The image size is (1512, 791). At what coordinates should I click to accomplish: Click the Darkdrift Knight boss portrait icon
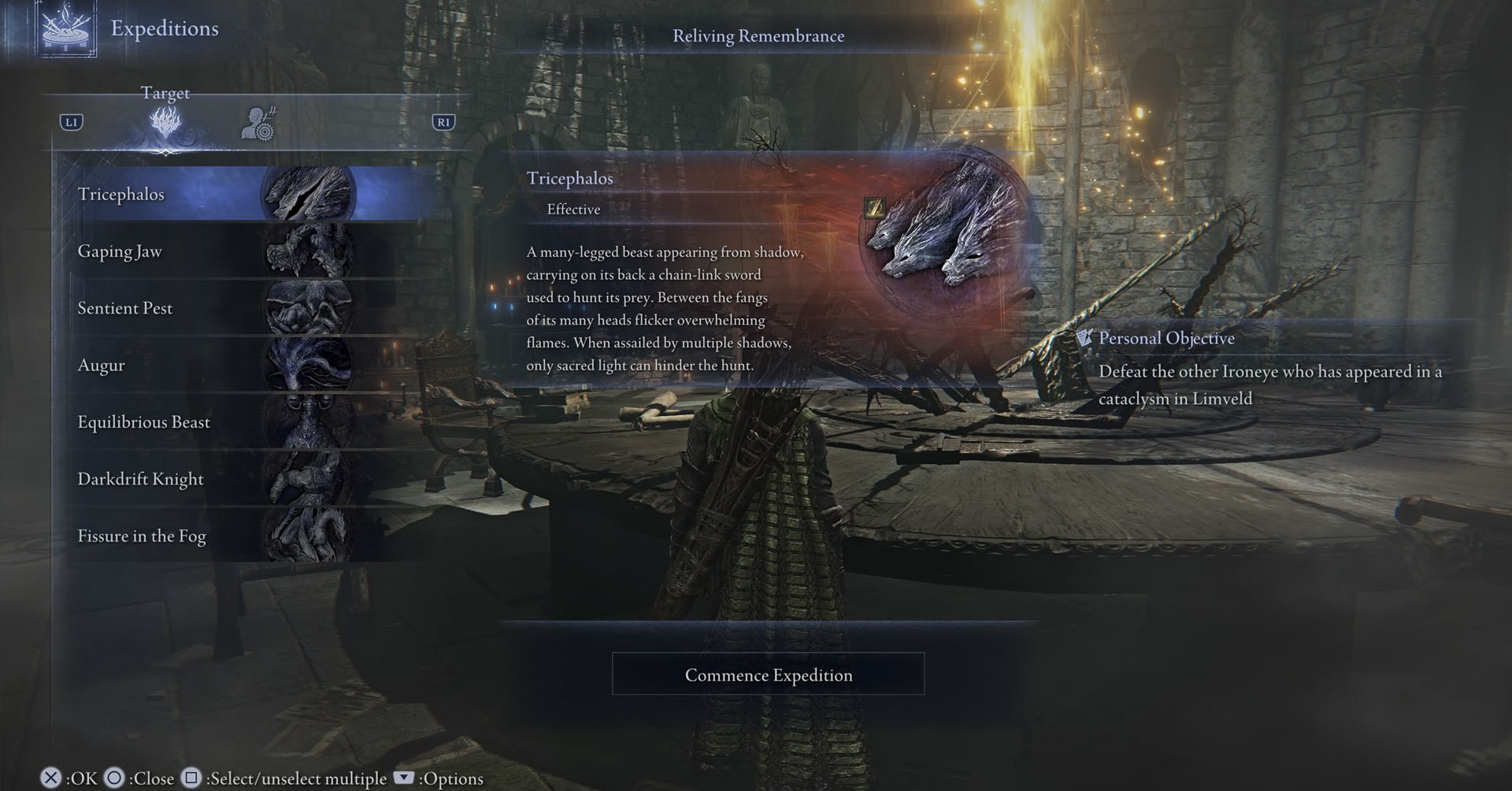click(307, 478)
